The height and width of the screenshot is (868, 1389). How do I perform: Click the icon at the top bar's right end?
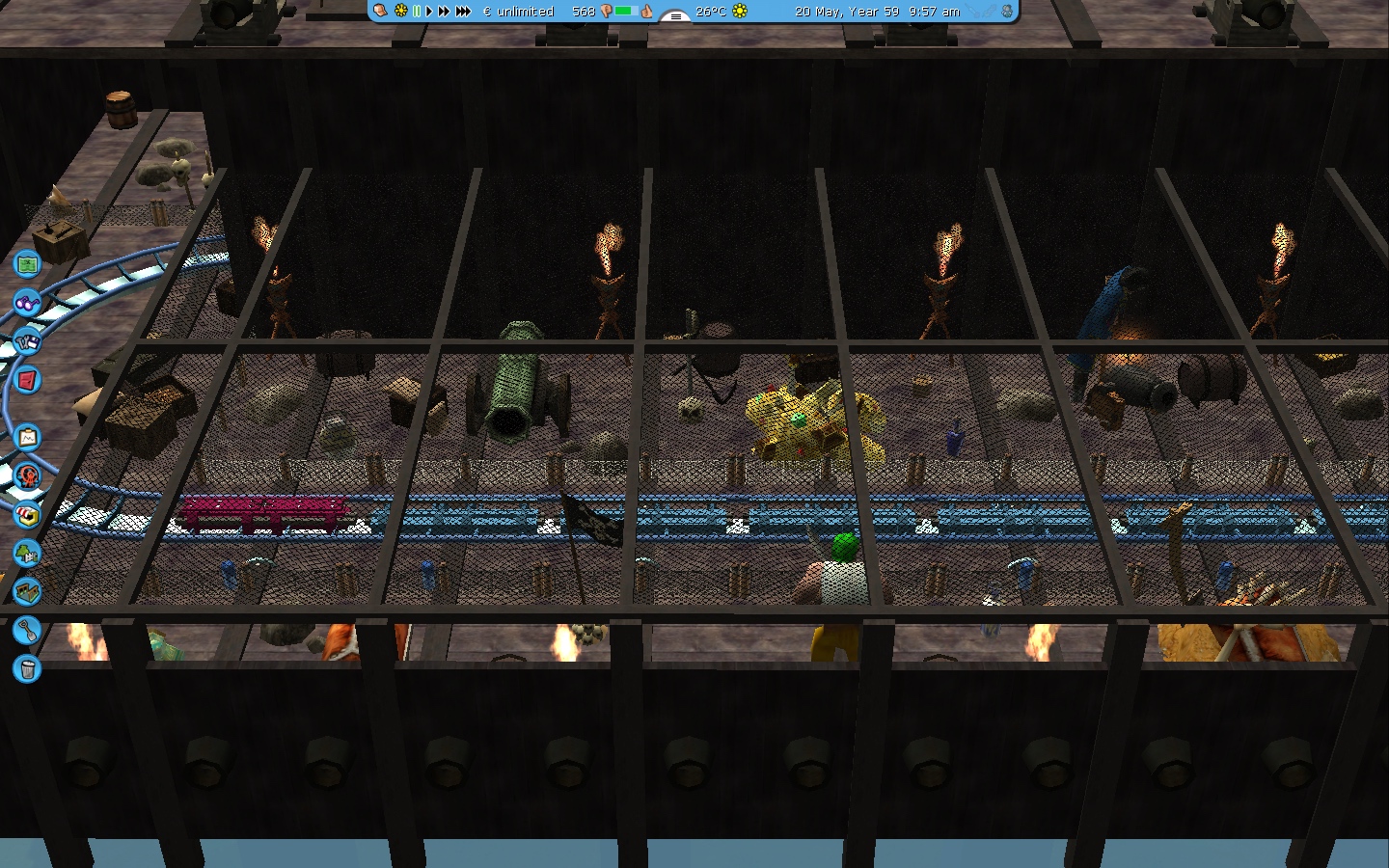pyautogui.click(x=1007, y=12)
